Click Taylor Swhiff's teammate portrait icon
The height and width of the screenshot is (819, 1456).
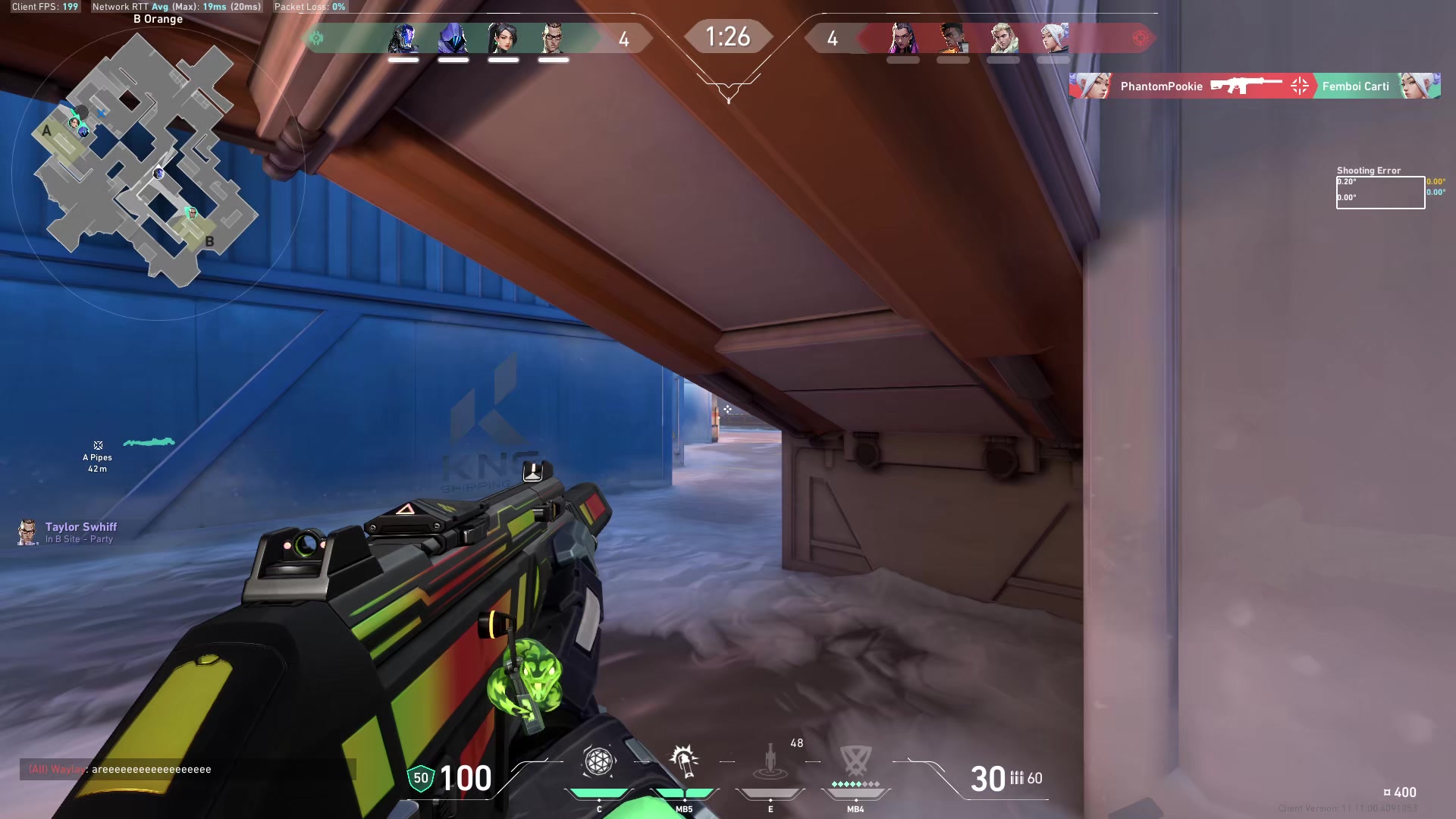click(27, 532)
